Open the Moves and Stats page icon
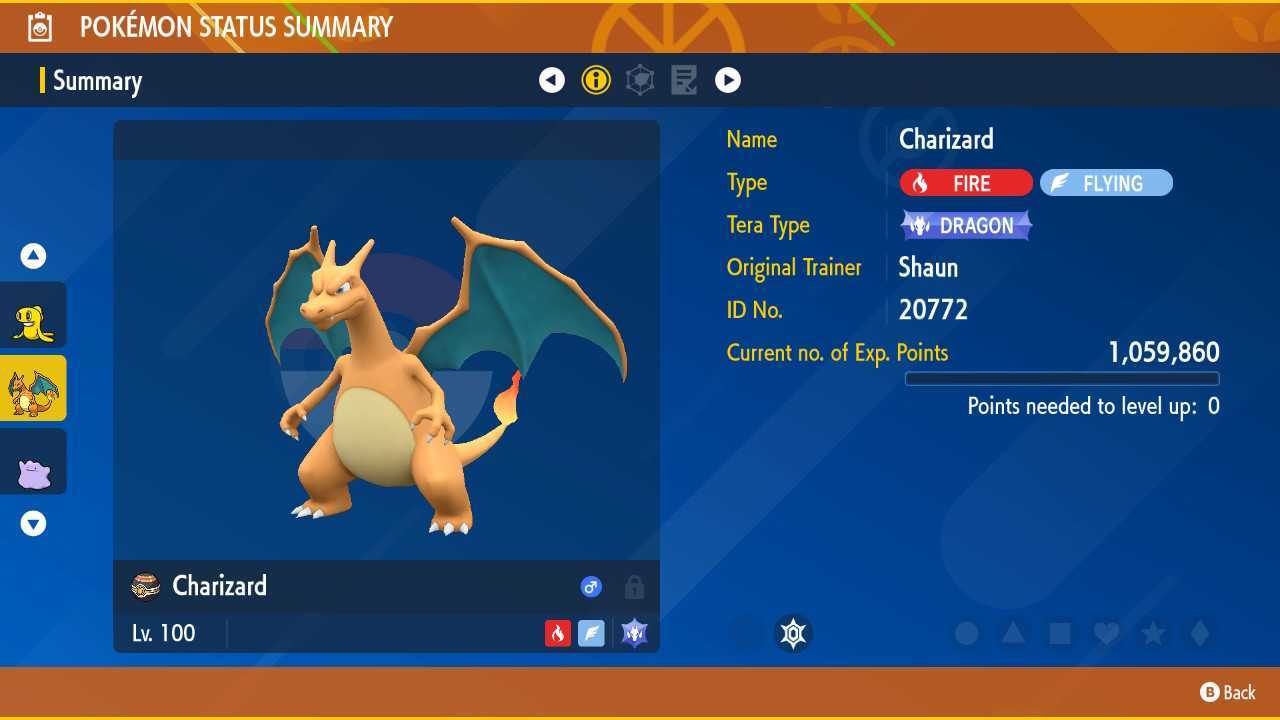 coord(684,80)
